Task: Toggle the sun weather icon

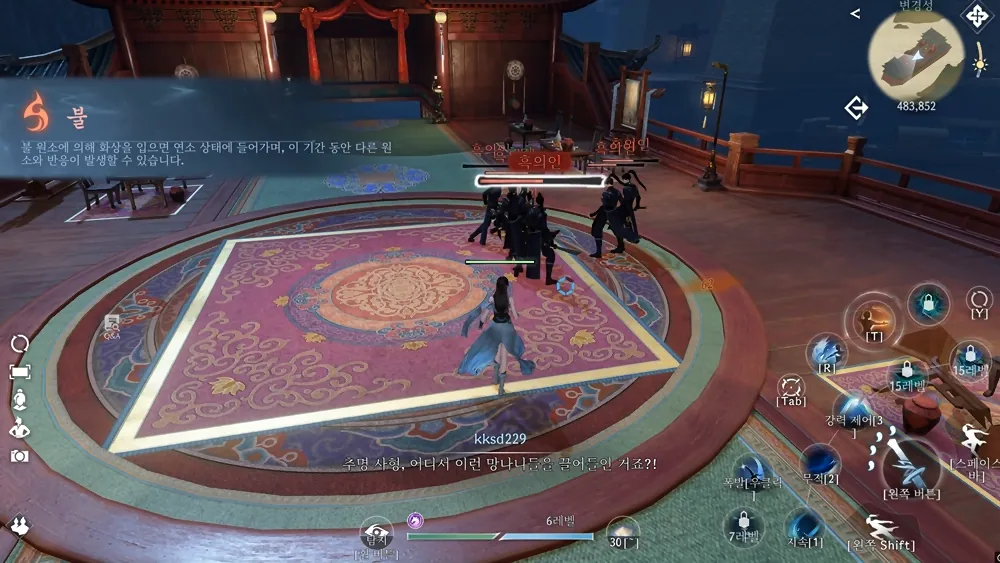Action: [981, 66]
